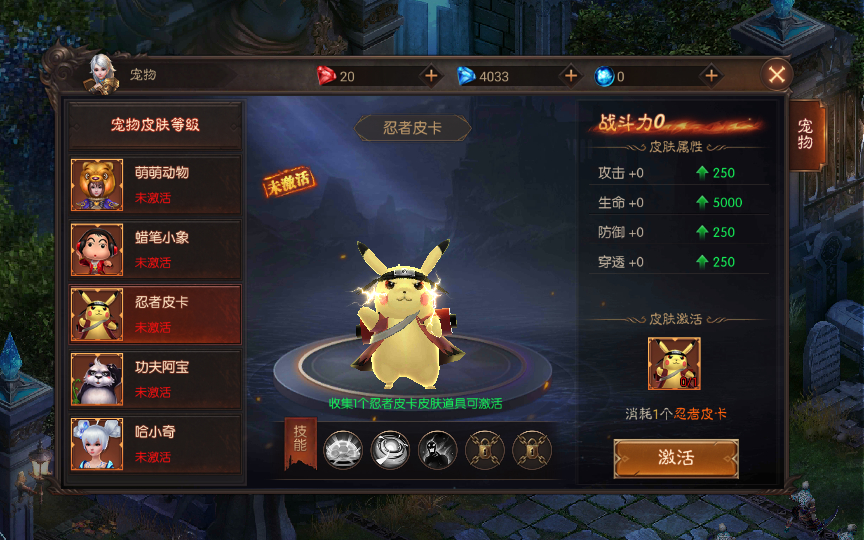
Task: Add more red gems with plus button
Action: point(431,76)
